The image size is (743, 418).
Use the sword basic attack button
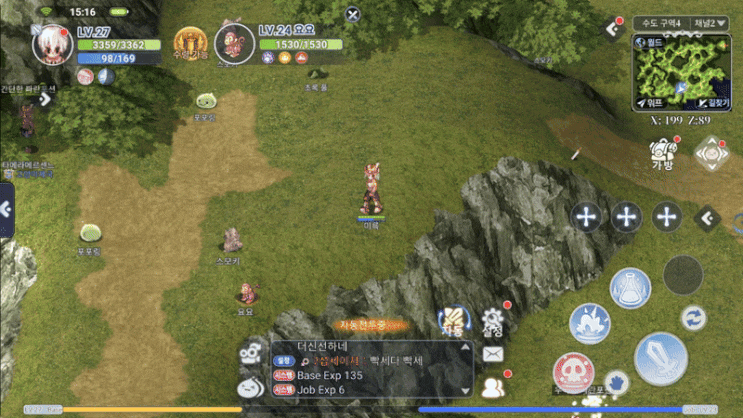pyautogui.click(x=660, y=357)
